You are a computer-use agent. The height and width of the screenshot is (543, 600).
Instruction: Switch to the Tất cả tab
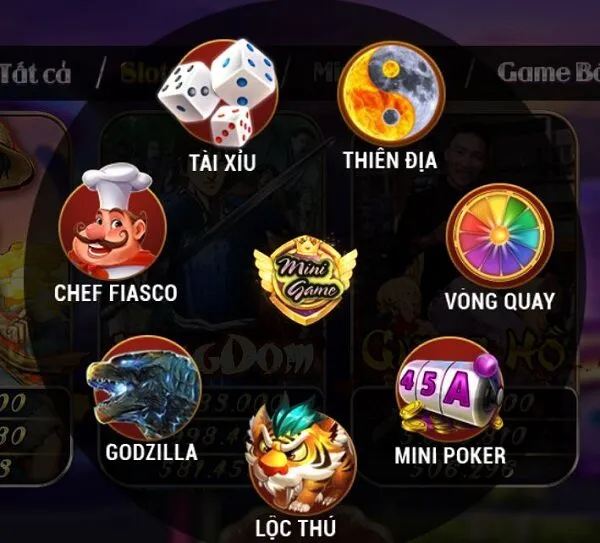click(x=37, y=72)
